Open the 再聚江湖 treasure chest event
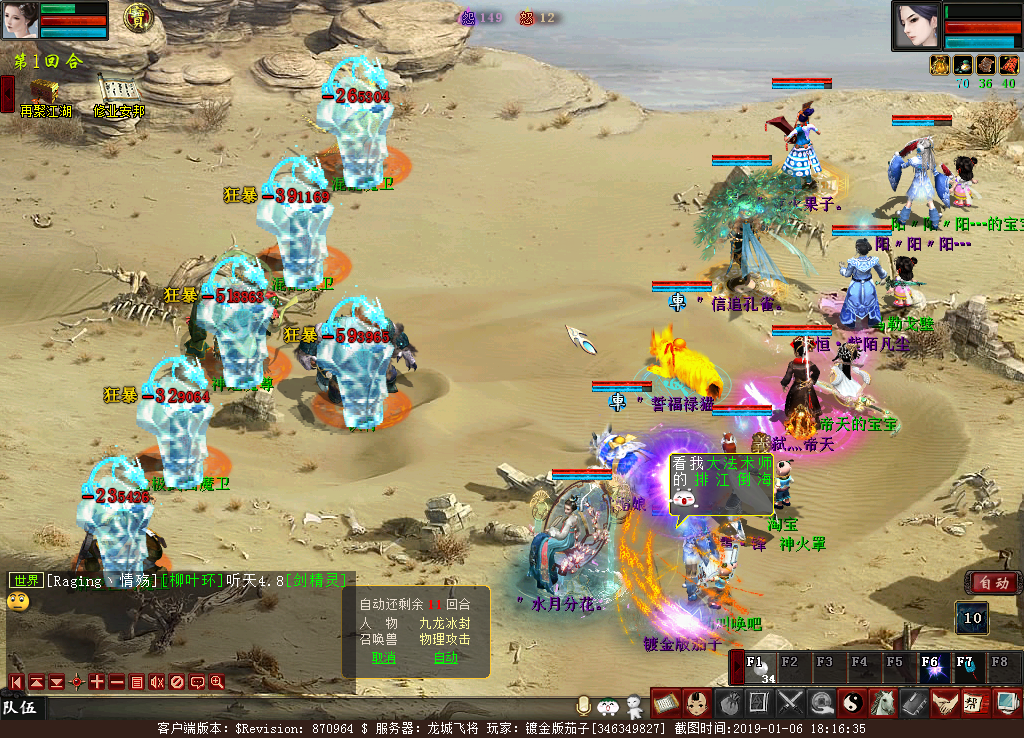The image size is (1024, 738). (x=44, y=91)
